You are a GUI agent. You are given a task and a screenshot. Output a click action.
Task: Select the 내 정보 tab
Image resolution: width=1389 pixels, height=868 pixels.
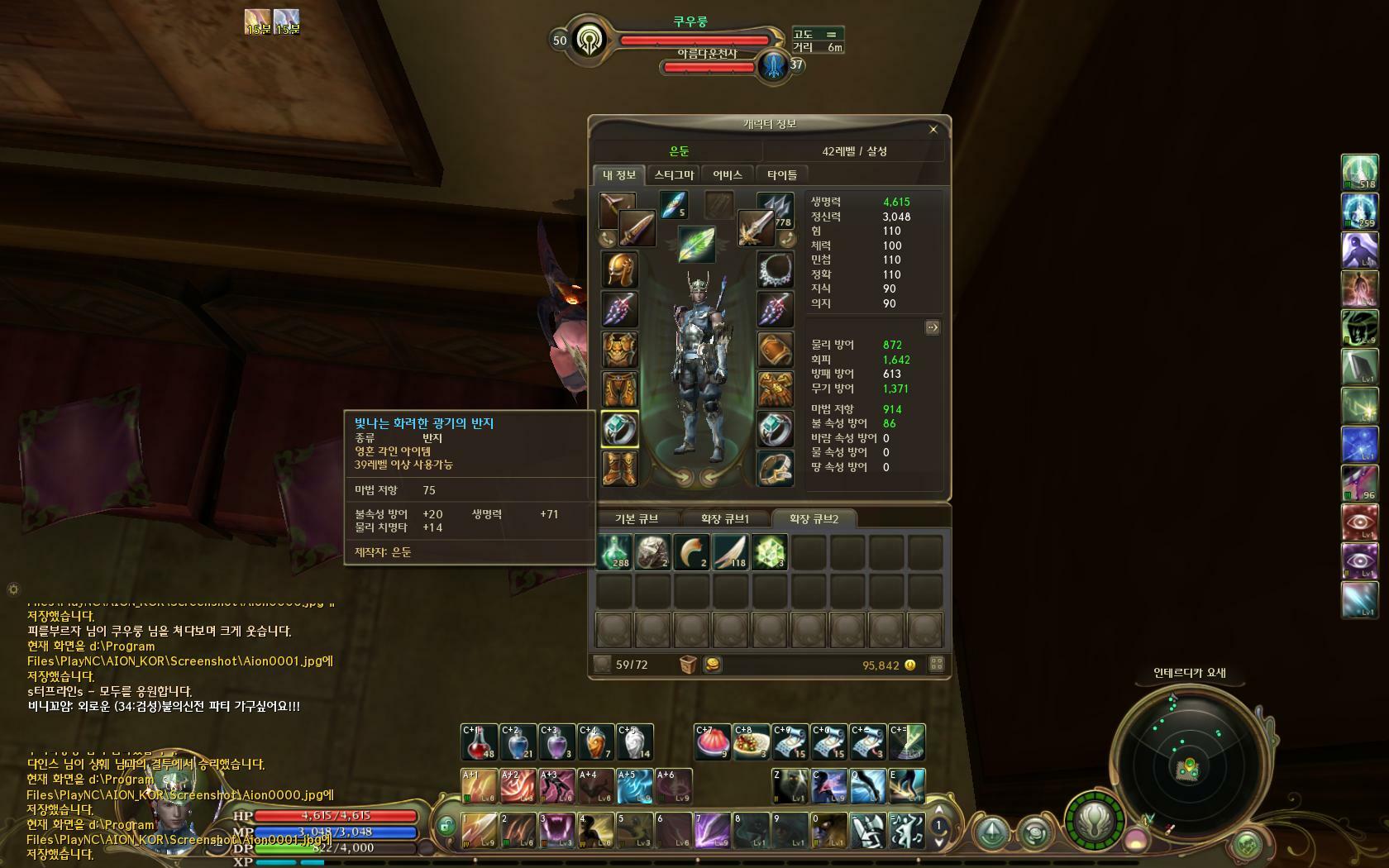(619, 174)
